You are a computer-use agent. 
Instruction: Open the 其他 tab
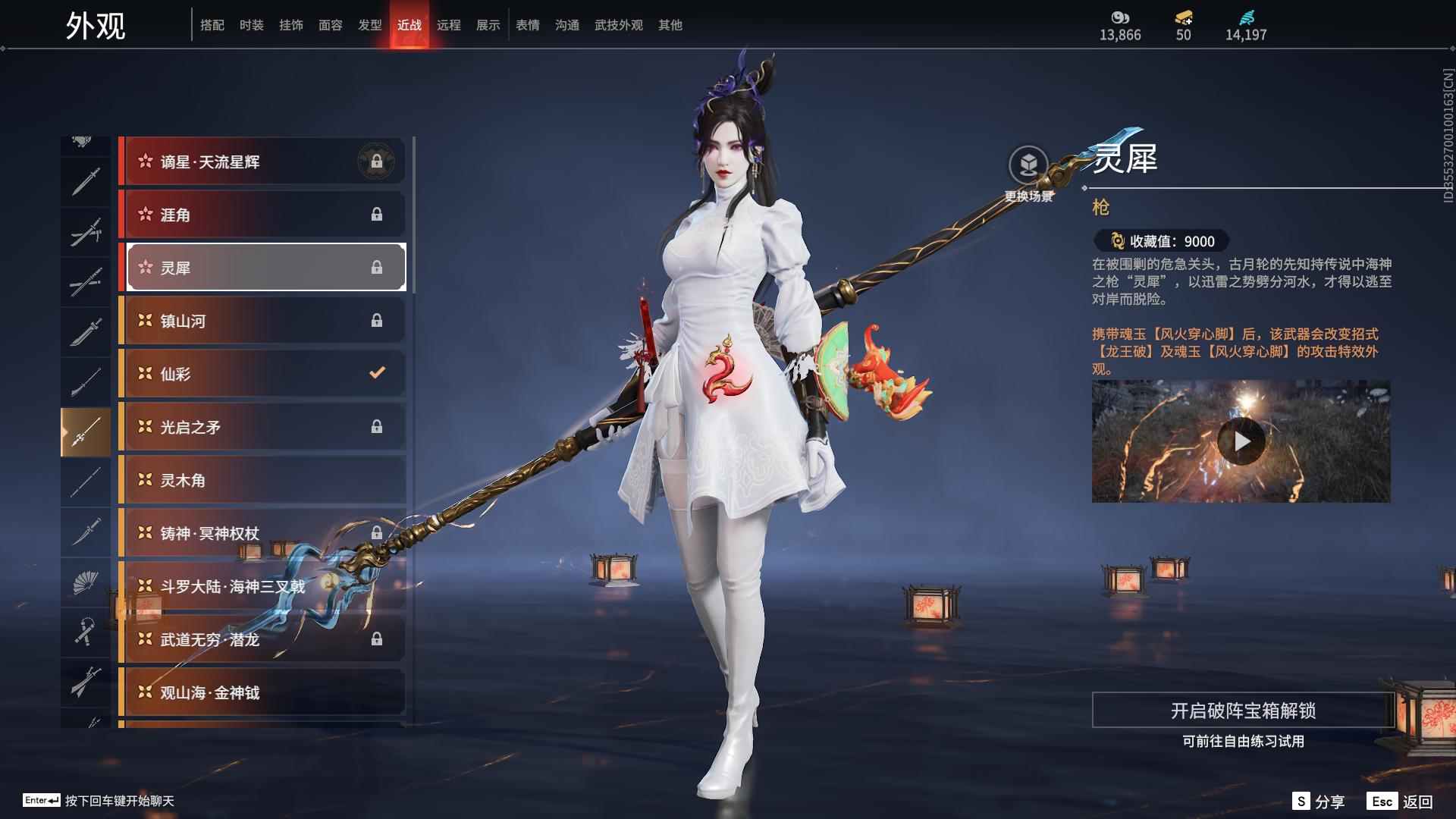(x=670, y=25)
